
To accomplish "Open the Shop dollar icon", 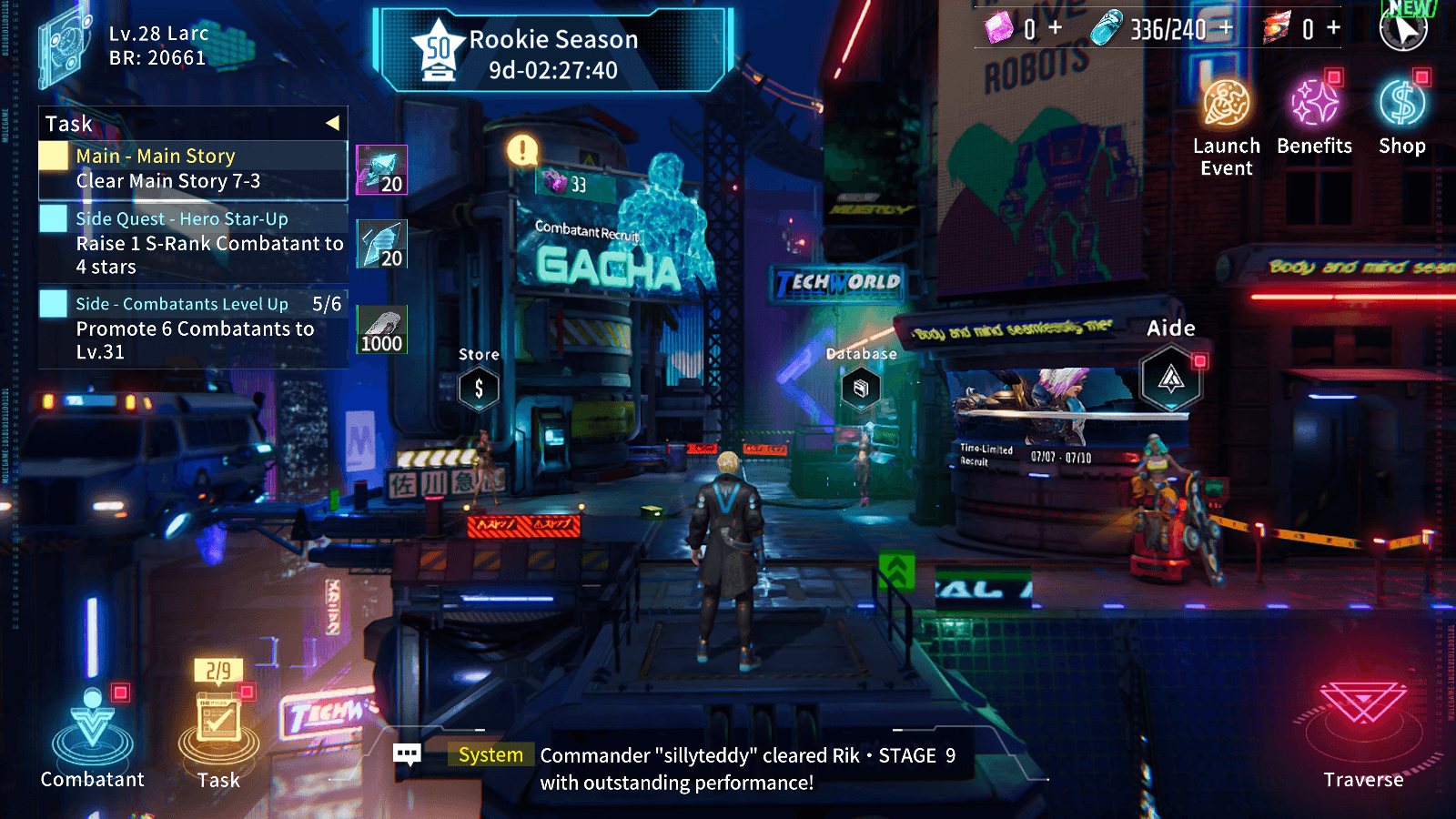I will (1401, 105).
